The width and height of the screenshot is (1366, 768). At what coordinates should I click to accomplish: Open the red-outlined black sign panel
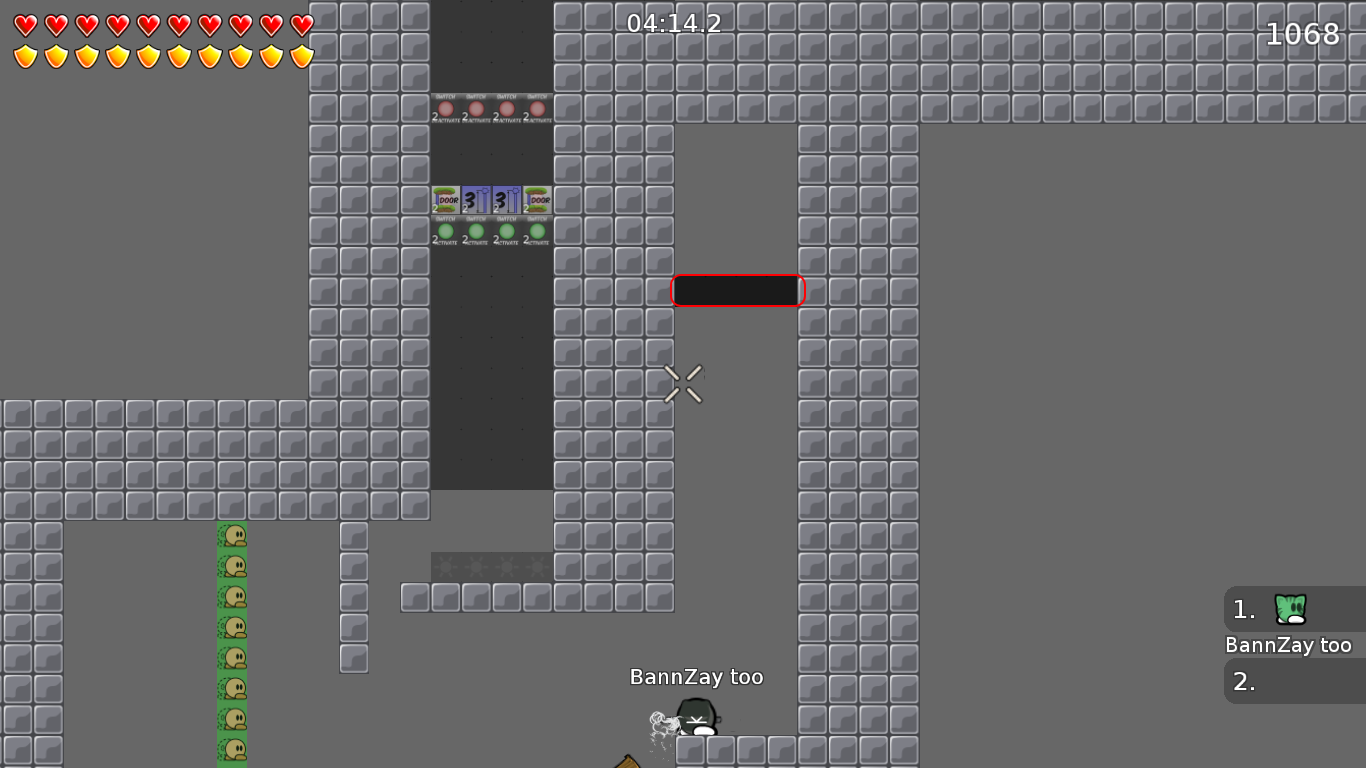[737, 290]
